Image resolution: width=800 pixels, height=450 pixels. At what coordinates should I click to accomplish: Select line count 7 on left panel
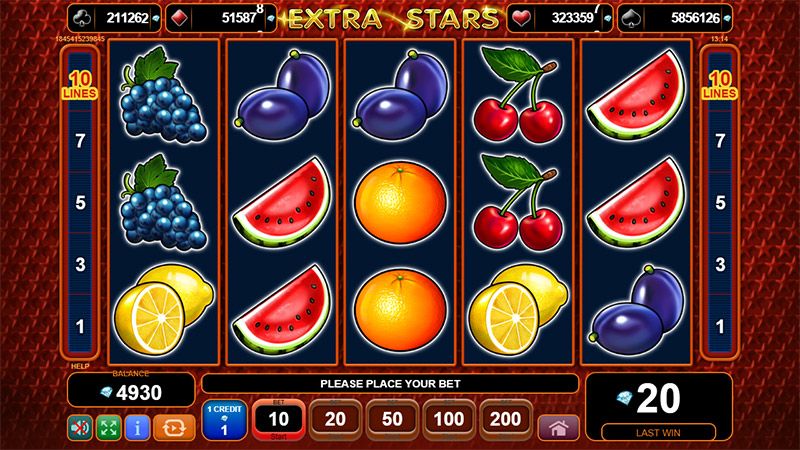(x=80, y=141)
